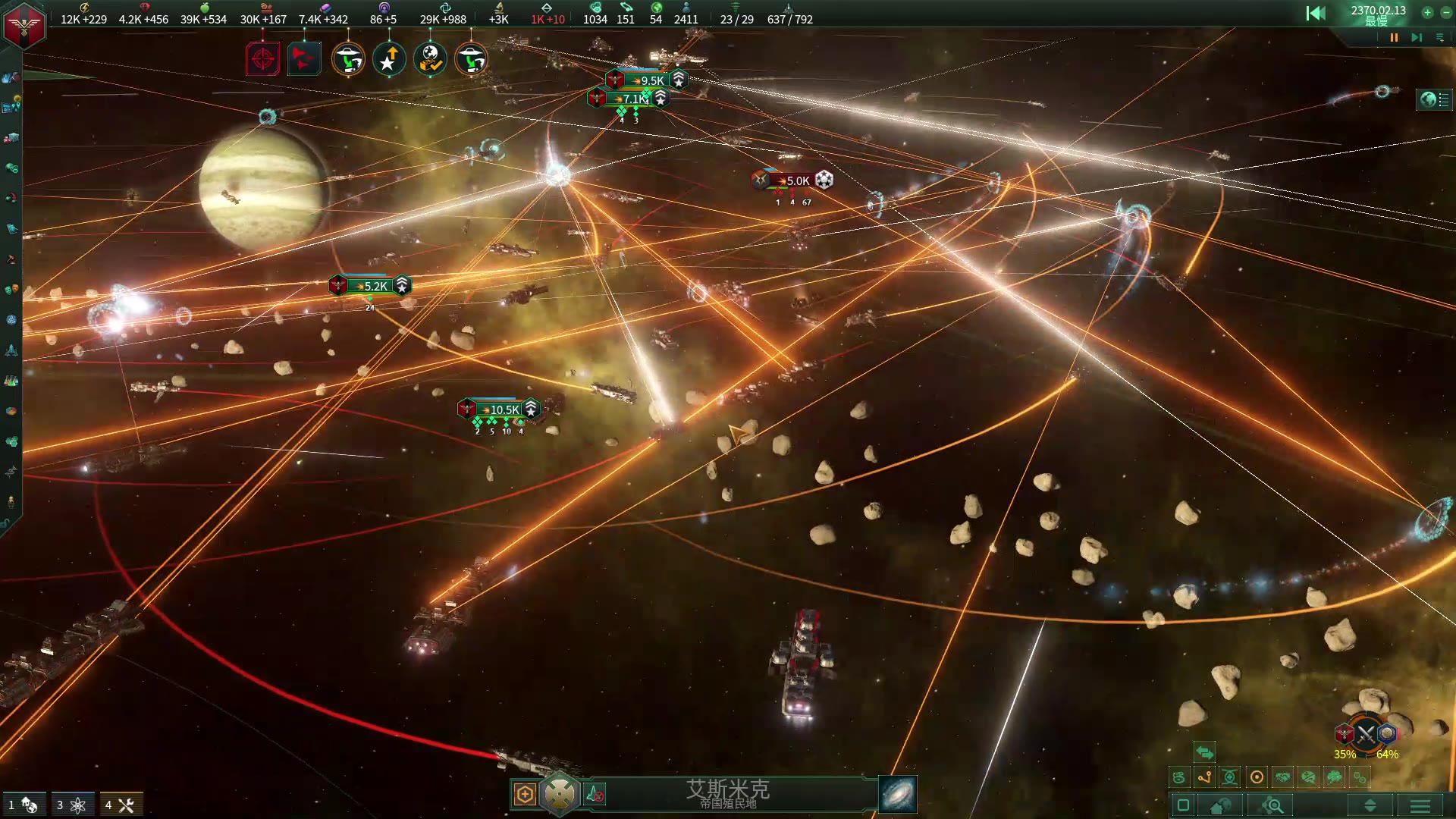1456x819 pixels.
Task: Decrease game speed with the minus button
Action: (x=1445, y=12)
